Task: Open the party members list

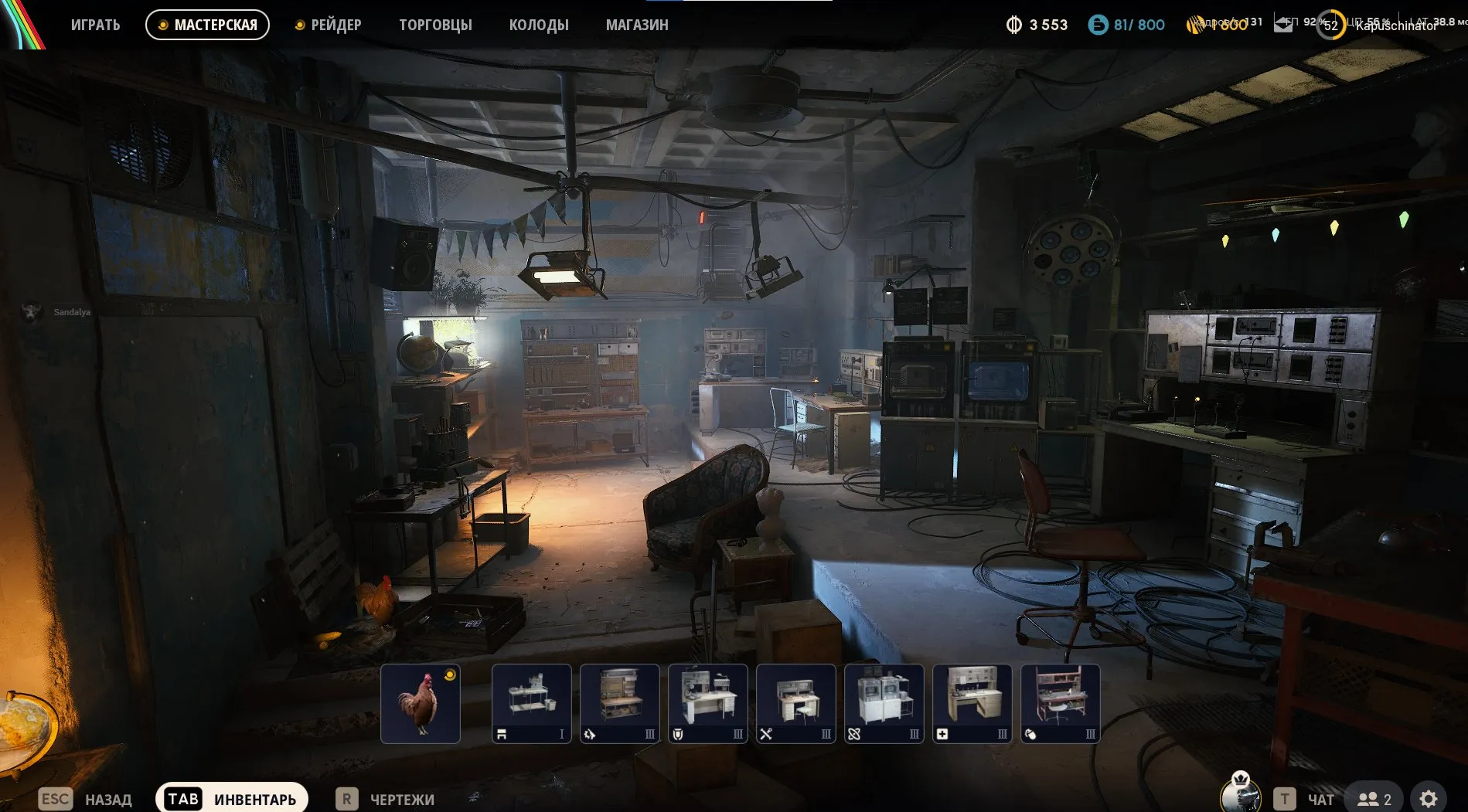Action: (x=1374, y=799)
